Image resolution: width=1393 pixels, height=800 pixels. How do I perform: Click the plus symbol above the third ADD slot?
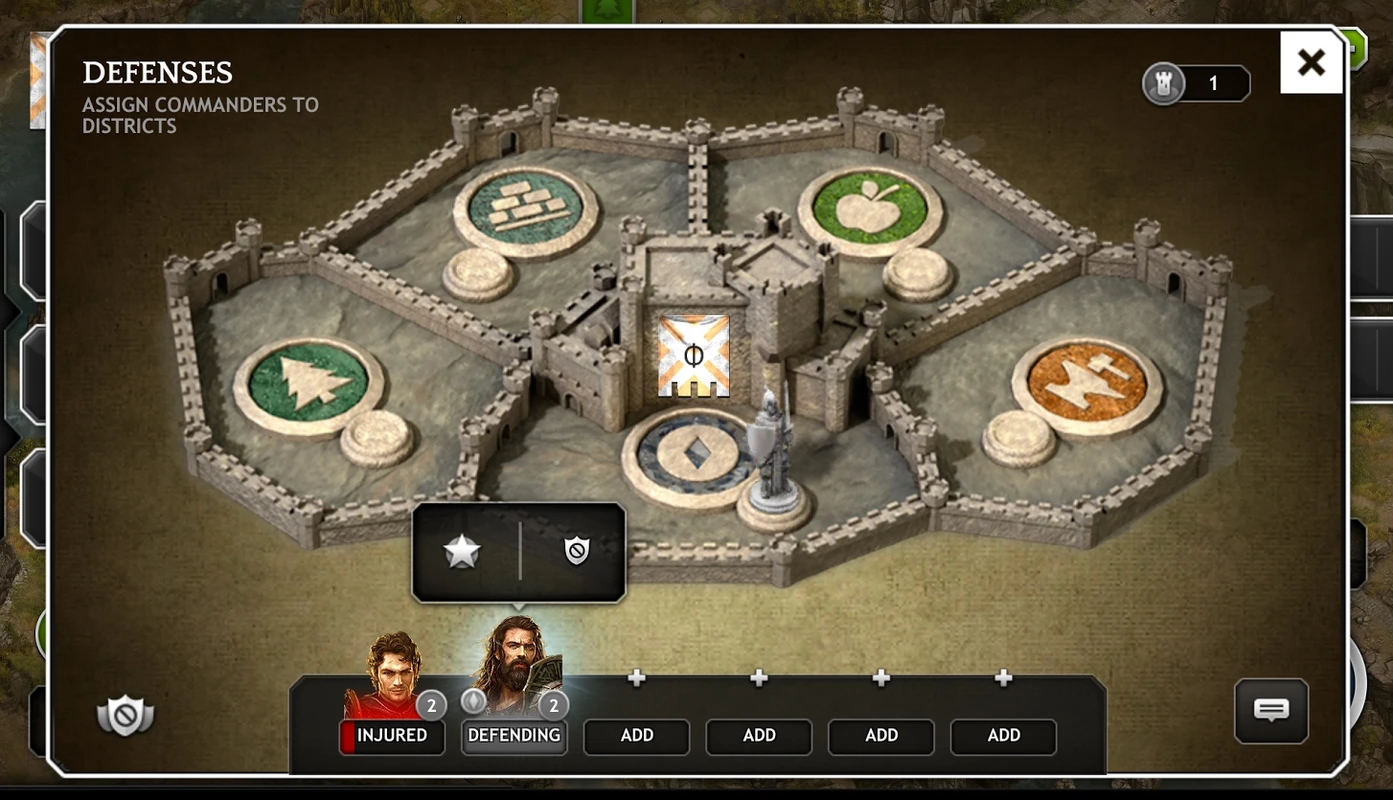(x=881, y=677)
